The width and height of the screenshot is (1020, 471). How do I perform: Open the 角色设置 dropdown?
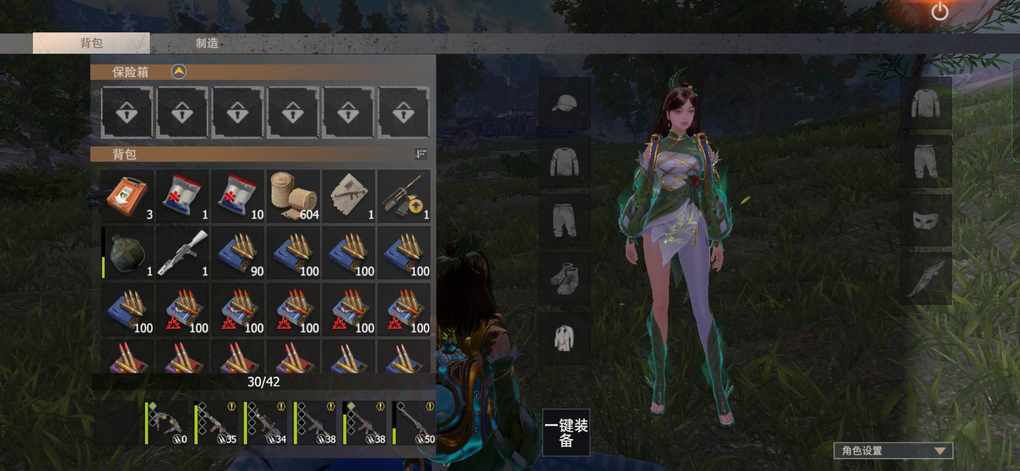[x=893, y=451]
